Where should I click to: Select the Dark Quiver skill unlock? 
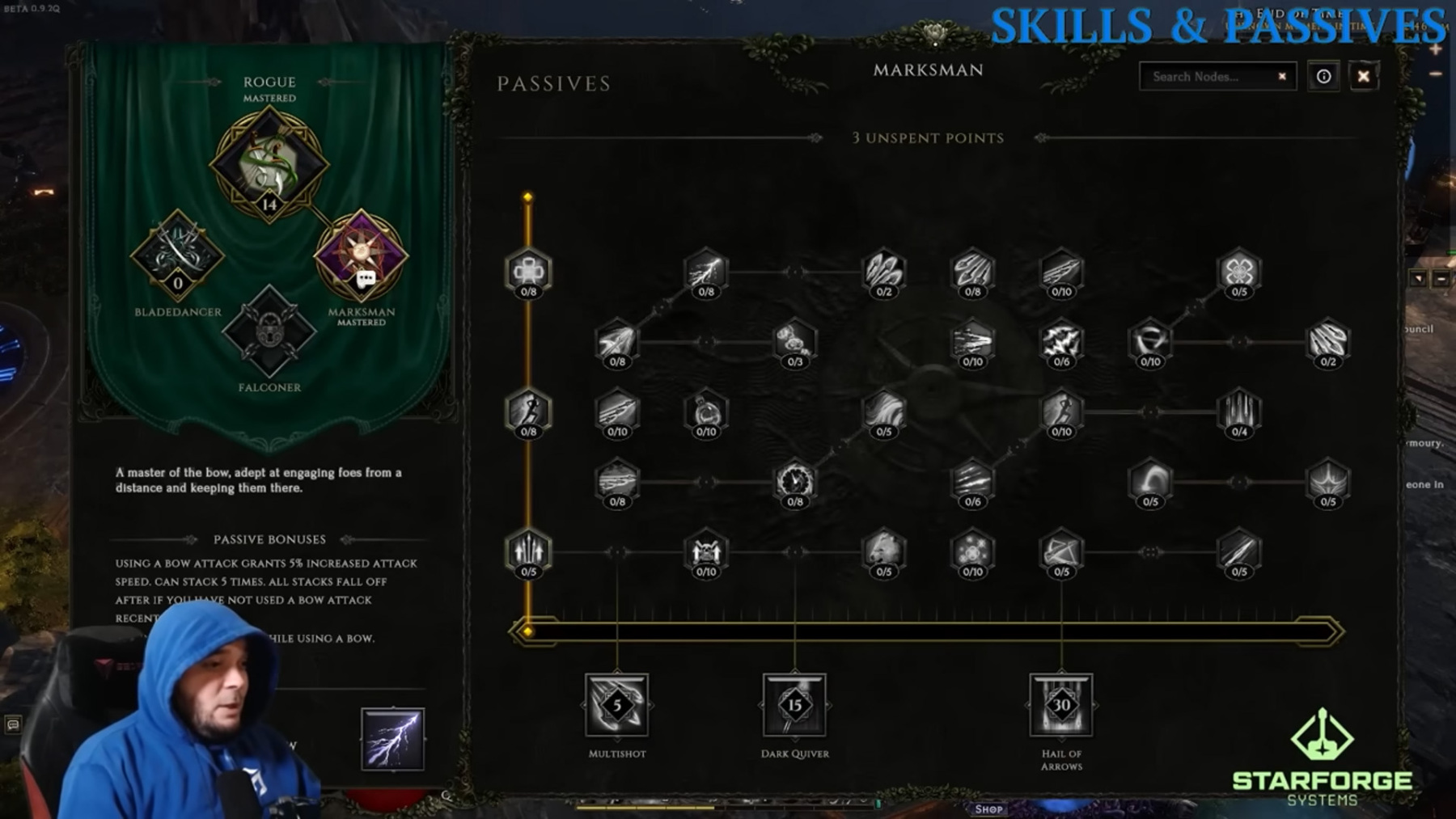coord(794,705)
